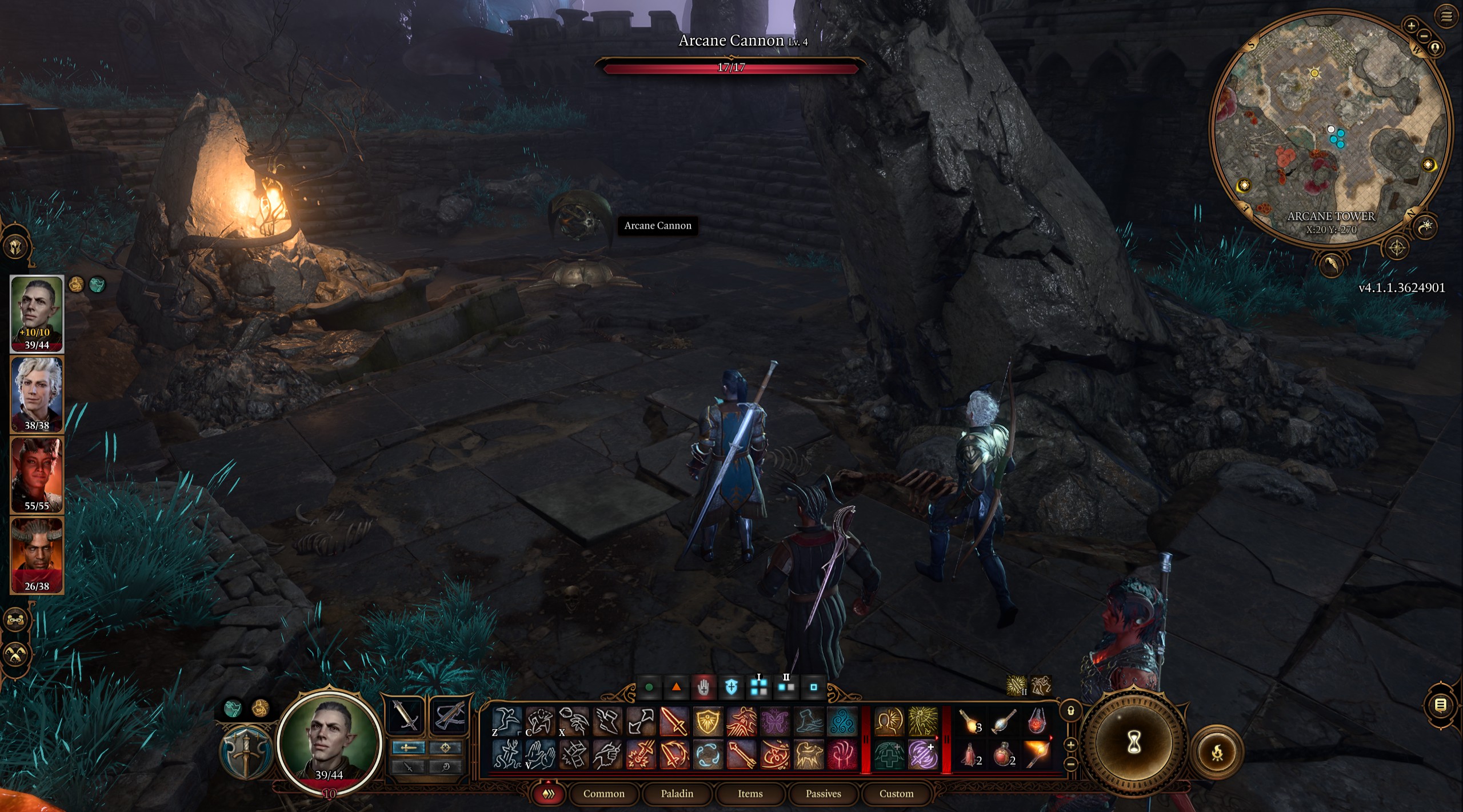
Task: Open the Passives tab
Action: pyautogui.click(x=823, y=794)
